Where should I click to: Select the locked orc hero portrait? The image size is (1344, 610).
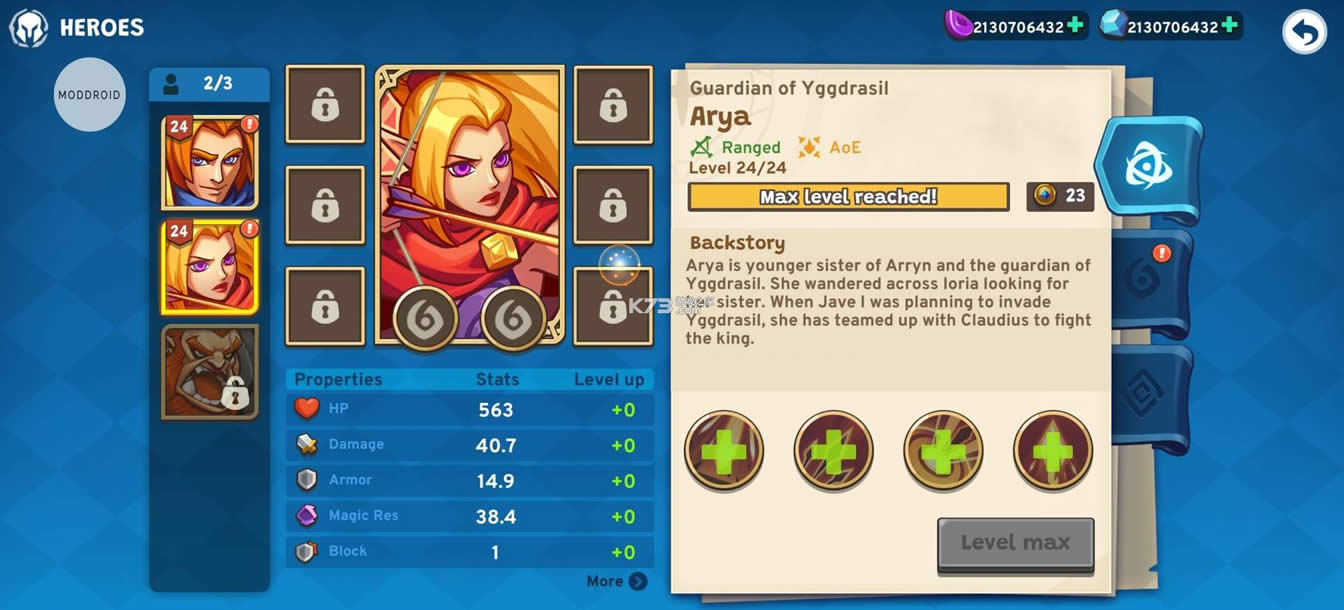(x=210, y=371)
